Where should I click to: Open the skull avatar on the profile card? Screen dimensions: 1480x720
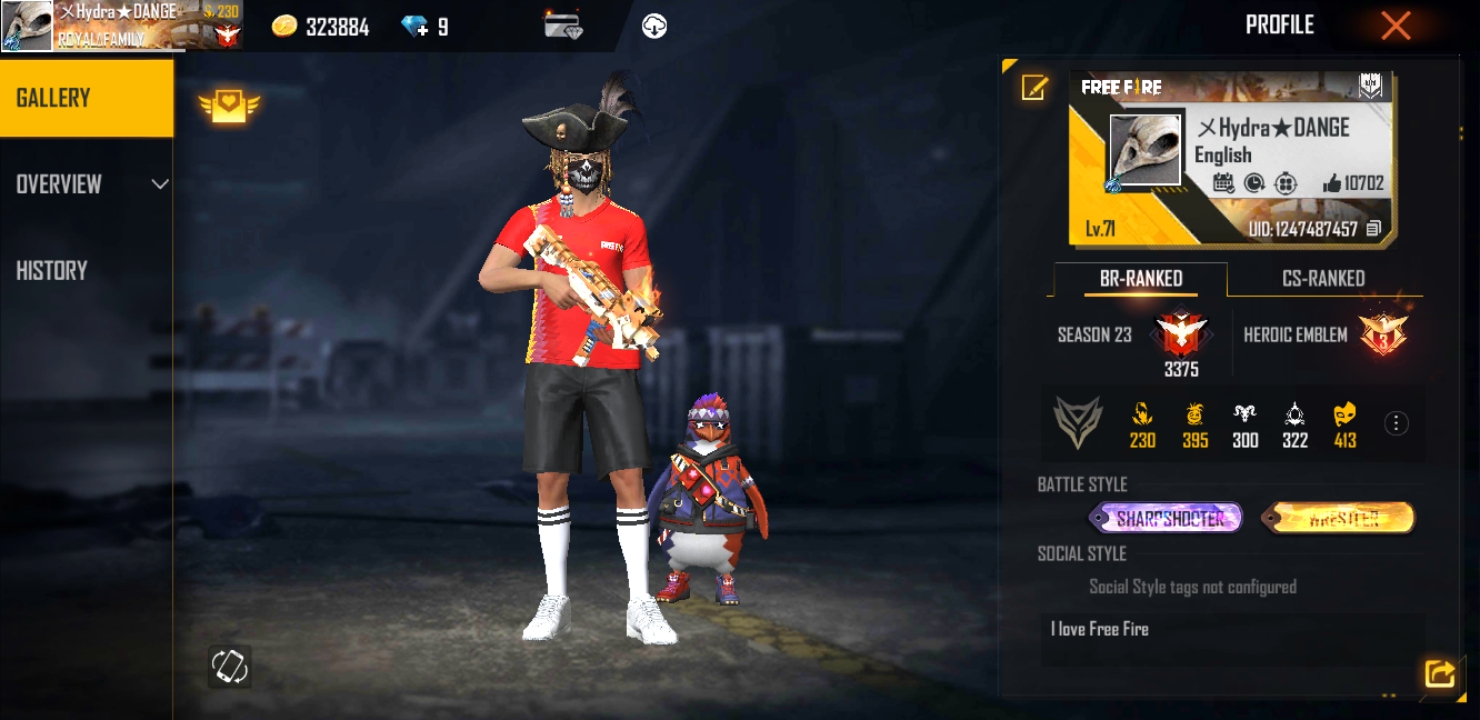click(x=1144, y=151)
